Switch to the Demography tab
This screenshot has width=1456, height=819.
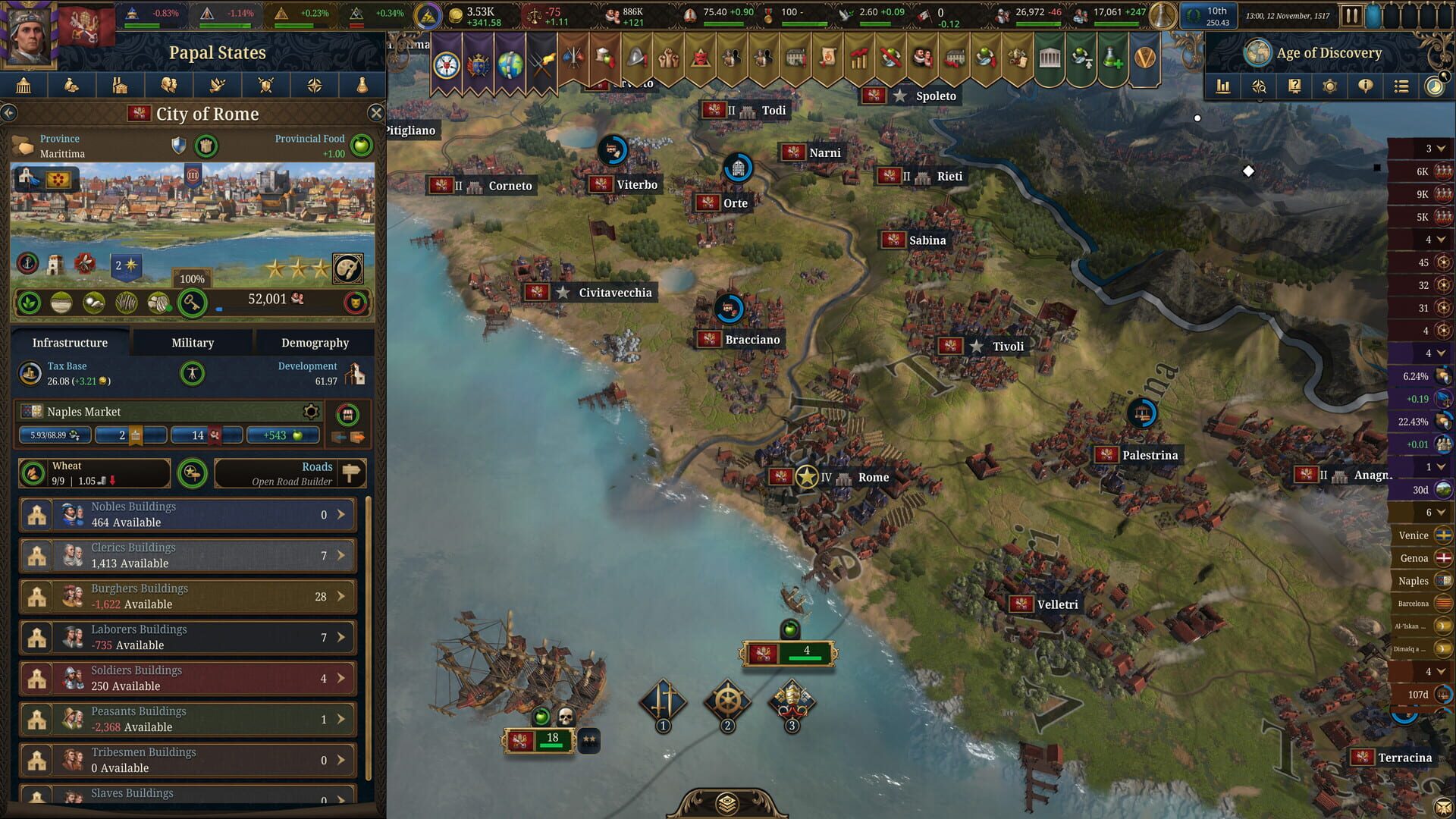point(315,342)
